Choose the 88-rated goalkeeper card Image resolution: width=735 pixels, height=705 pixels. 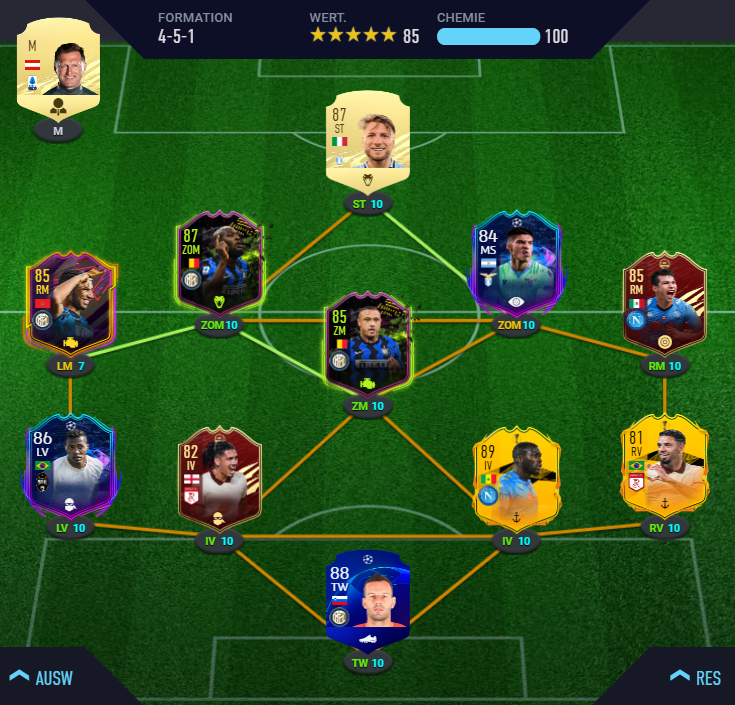[367, 598]
